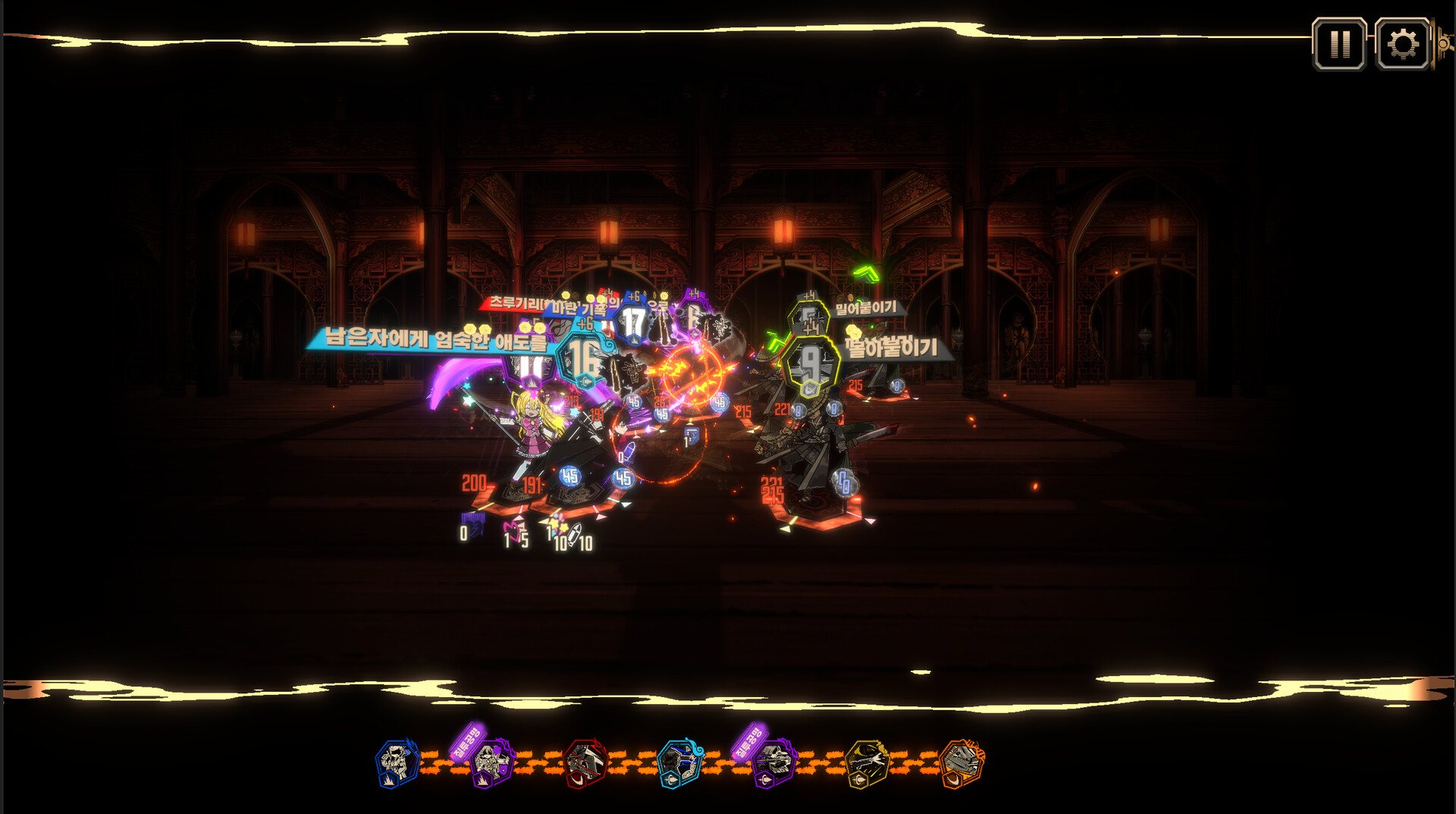Select the blue knight medallion in the action chain

[x=395, y=760]
